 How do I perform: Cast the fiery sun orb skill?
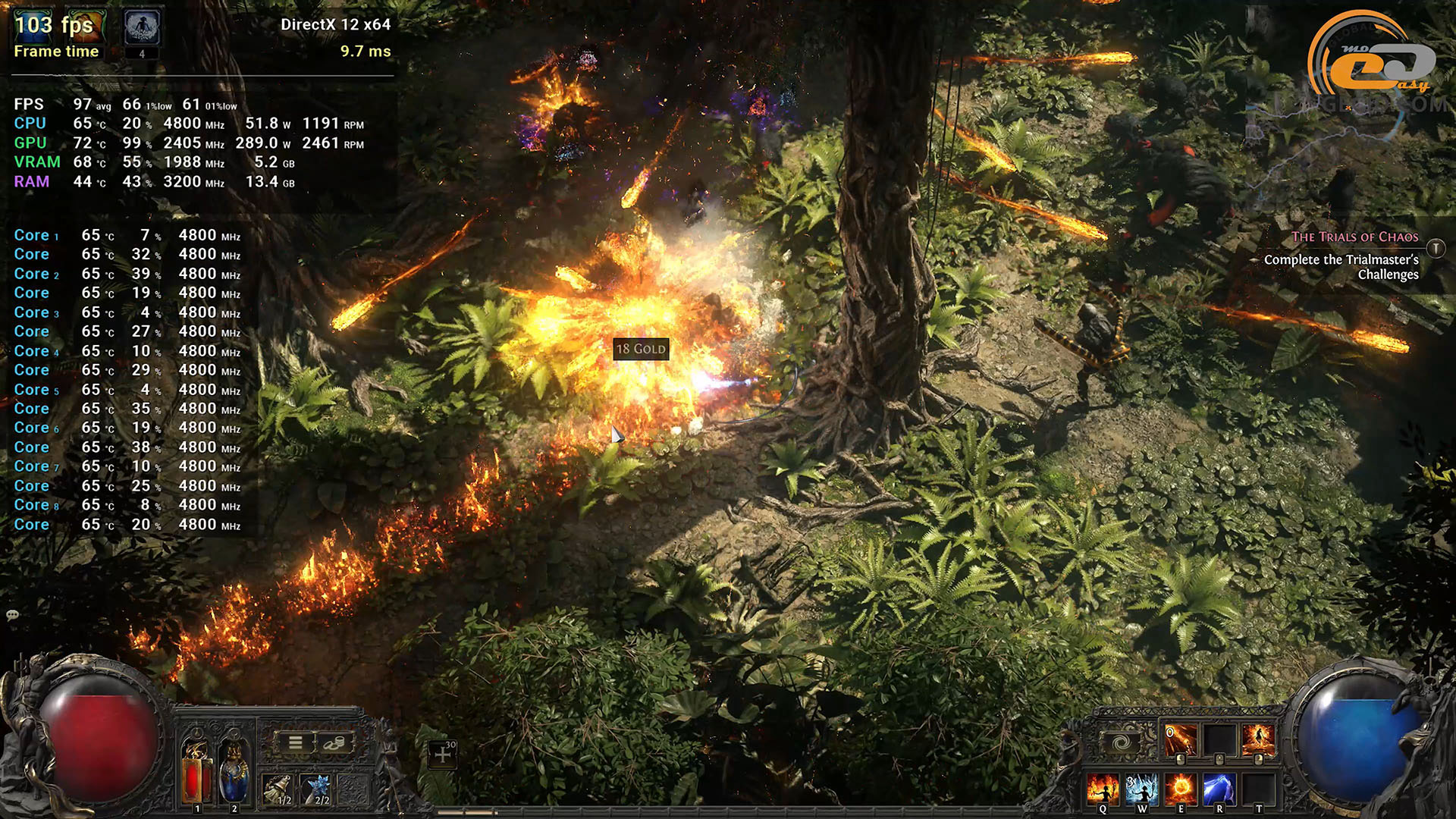(1180, 789)
